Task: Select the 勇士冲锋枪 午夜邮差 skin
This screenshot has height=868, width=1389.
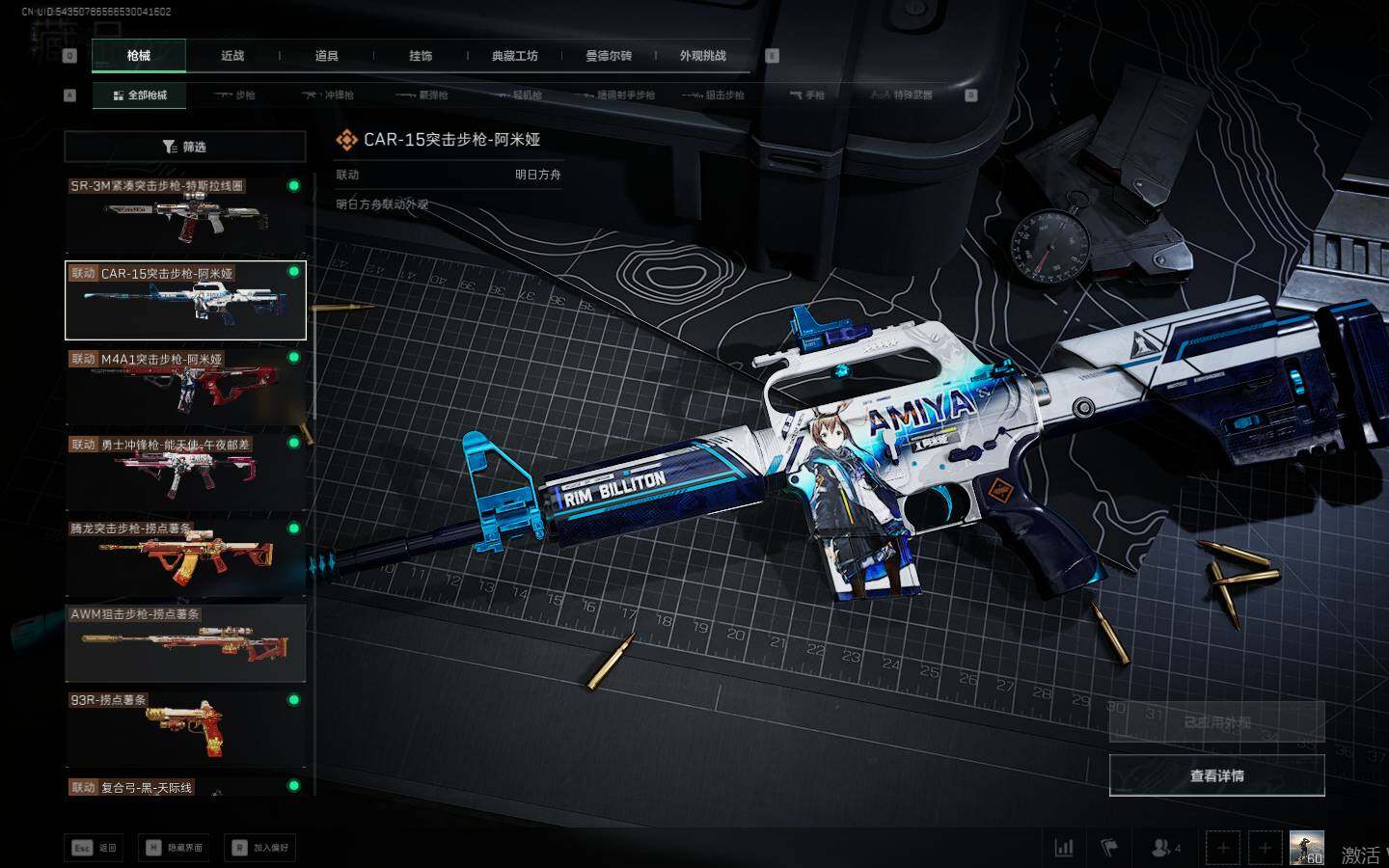Action: point(185,472)
